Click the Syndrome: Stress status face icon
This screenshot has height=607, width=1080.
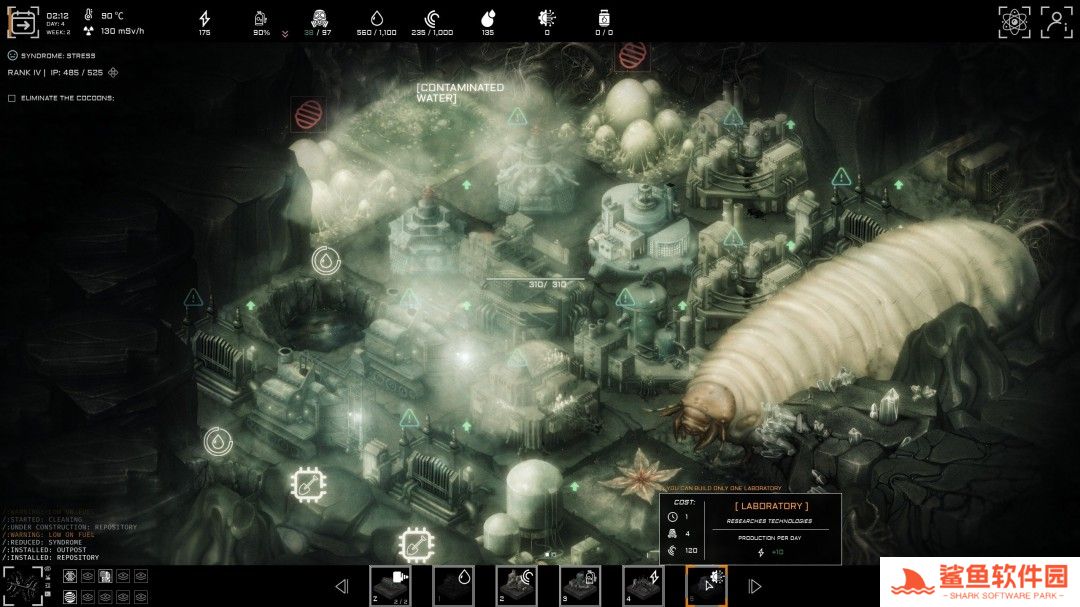pos(12,55)
